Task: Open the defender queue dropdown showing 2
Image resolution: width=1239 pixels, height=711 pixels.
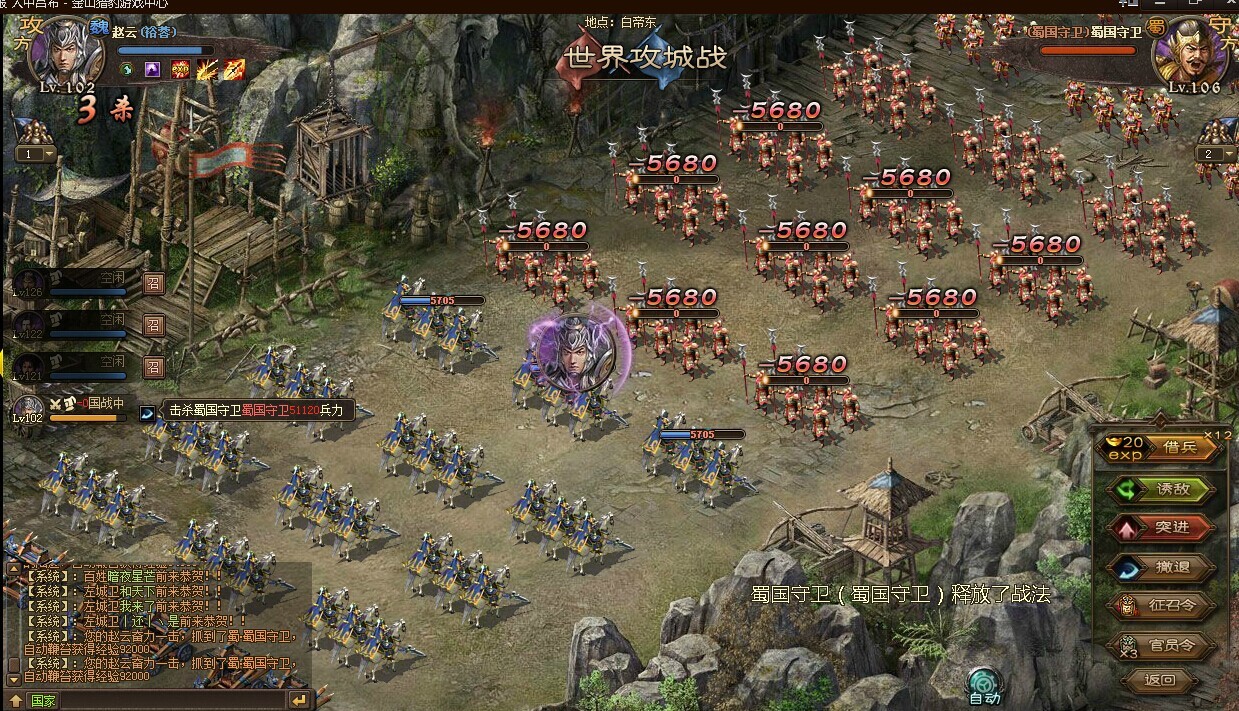Action: pos(1215,154)
